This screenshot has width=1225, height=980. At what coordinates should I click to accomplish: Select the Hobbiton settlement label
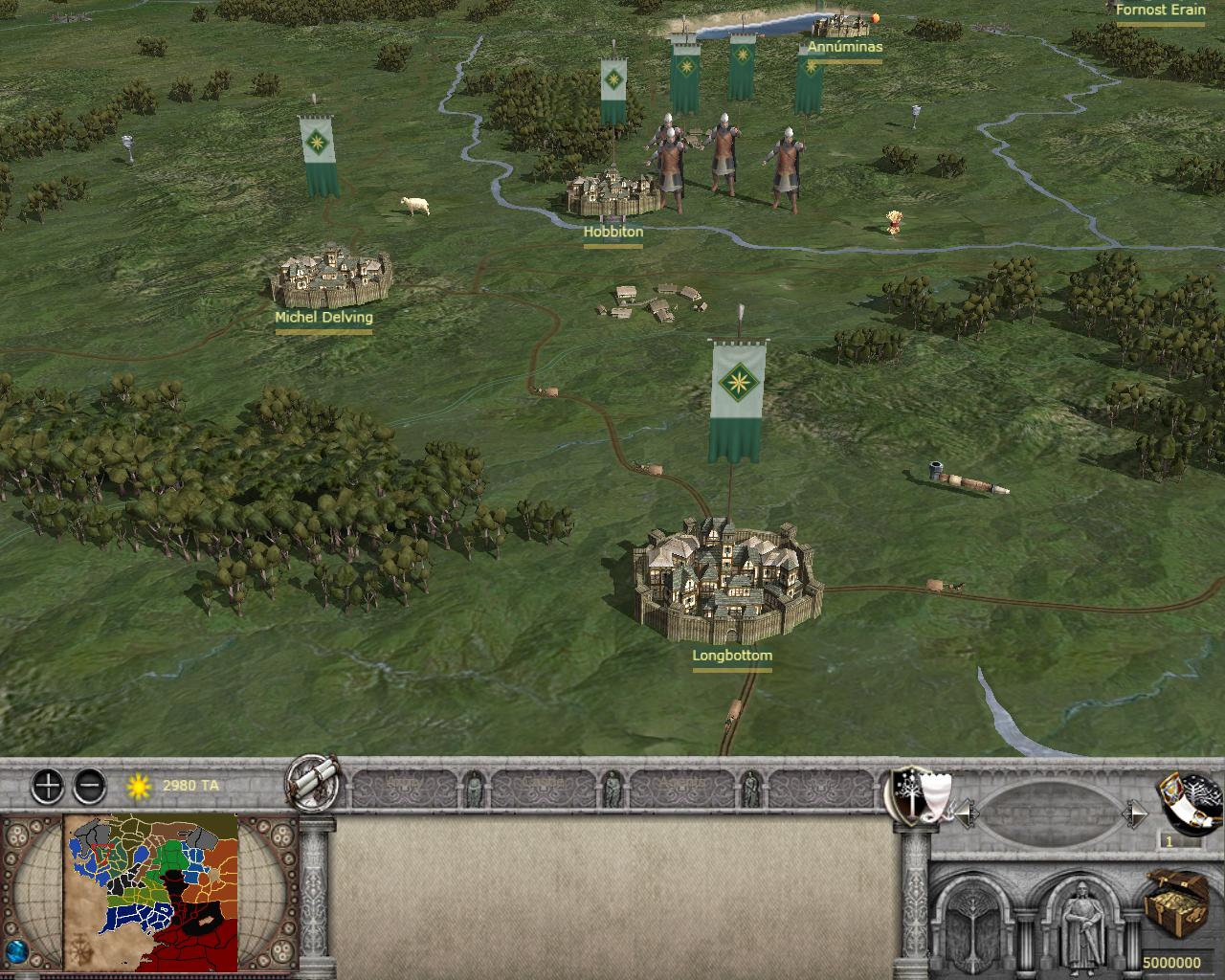click(x=613, y=232)
